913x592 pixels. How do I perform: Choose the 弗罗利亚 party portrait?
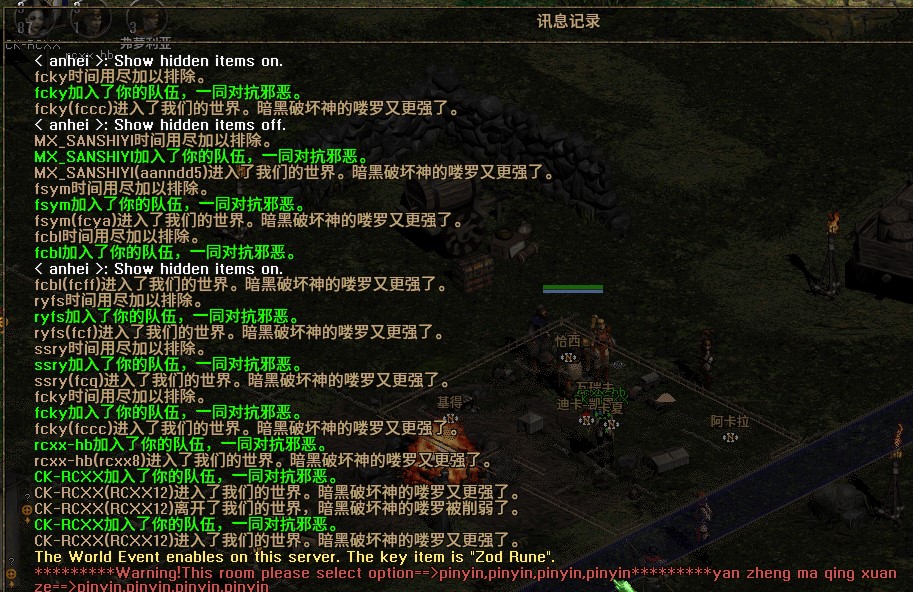[145, 18]
